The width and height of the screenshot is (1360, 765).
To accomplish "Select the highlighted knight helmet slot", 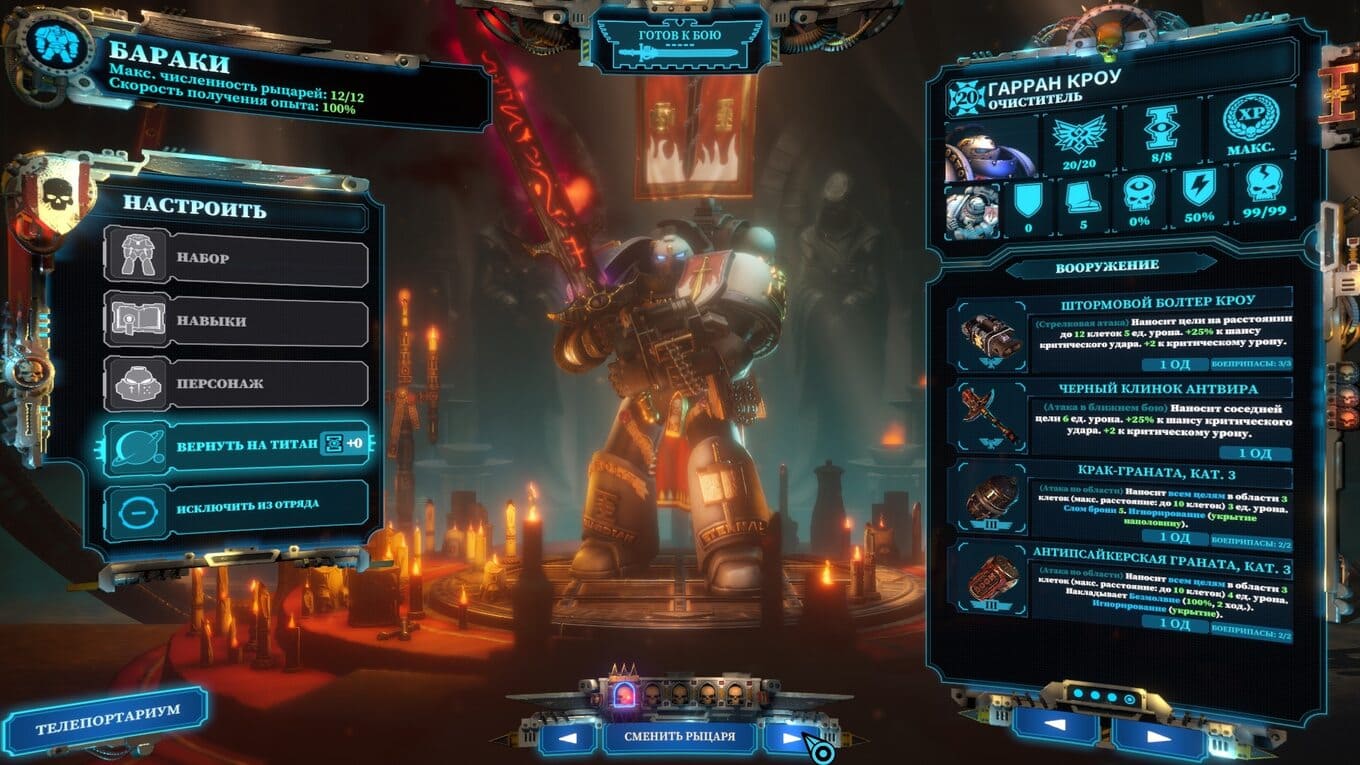I will [623, 694].
